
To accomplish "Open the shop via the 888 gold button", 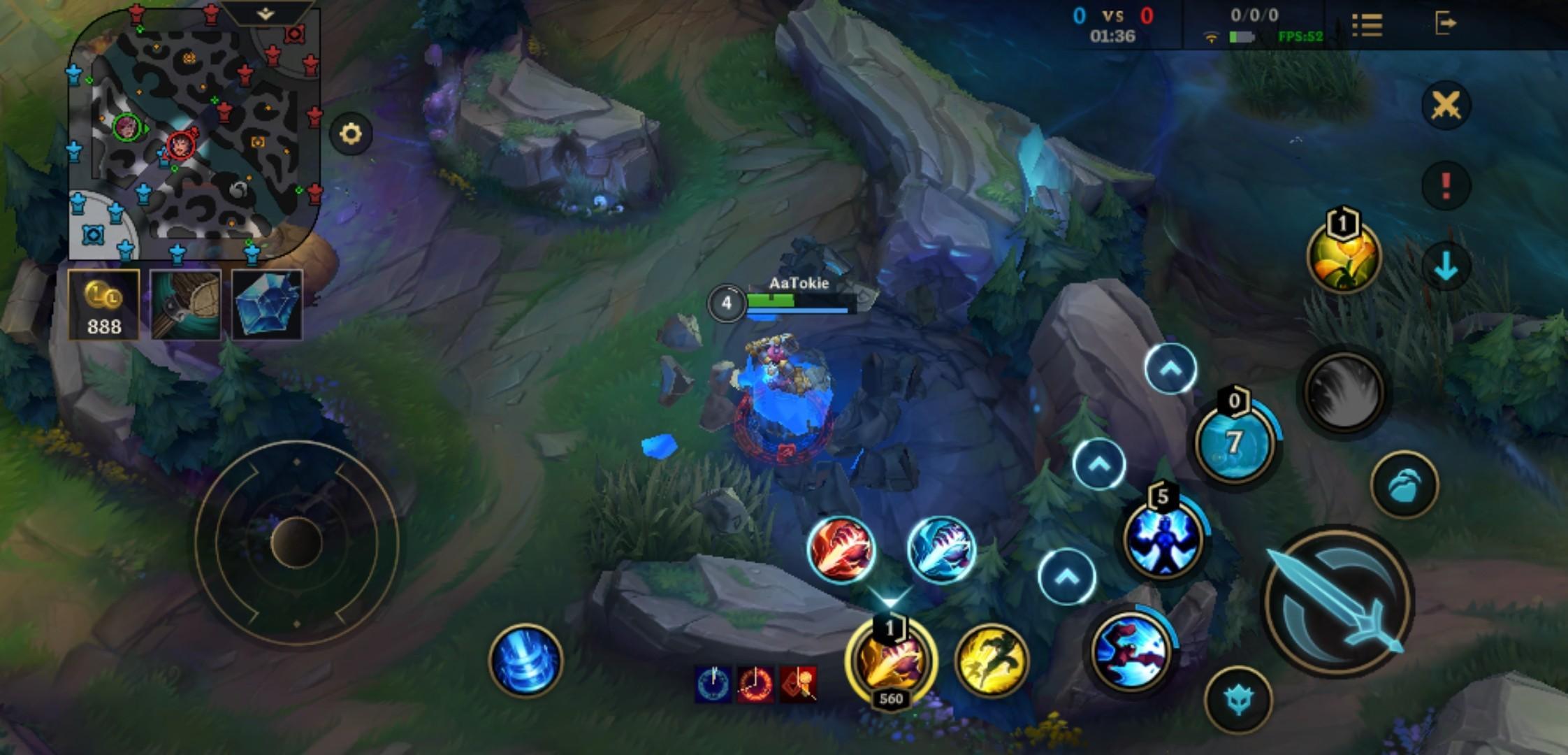I will pyautogui.click(x=104, y=305).
